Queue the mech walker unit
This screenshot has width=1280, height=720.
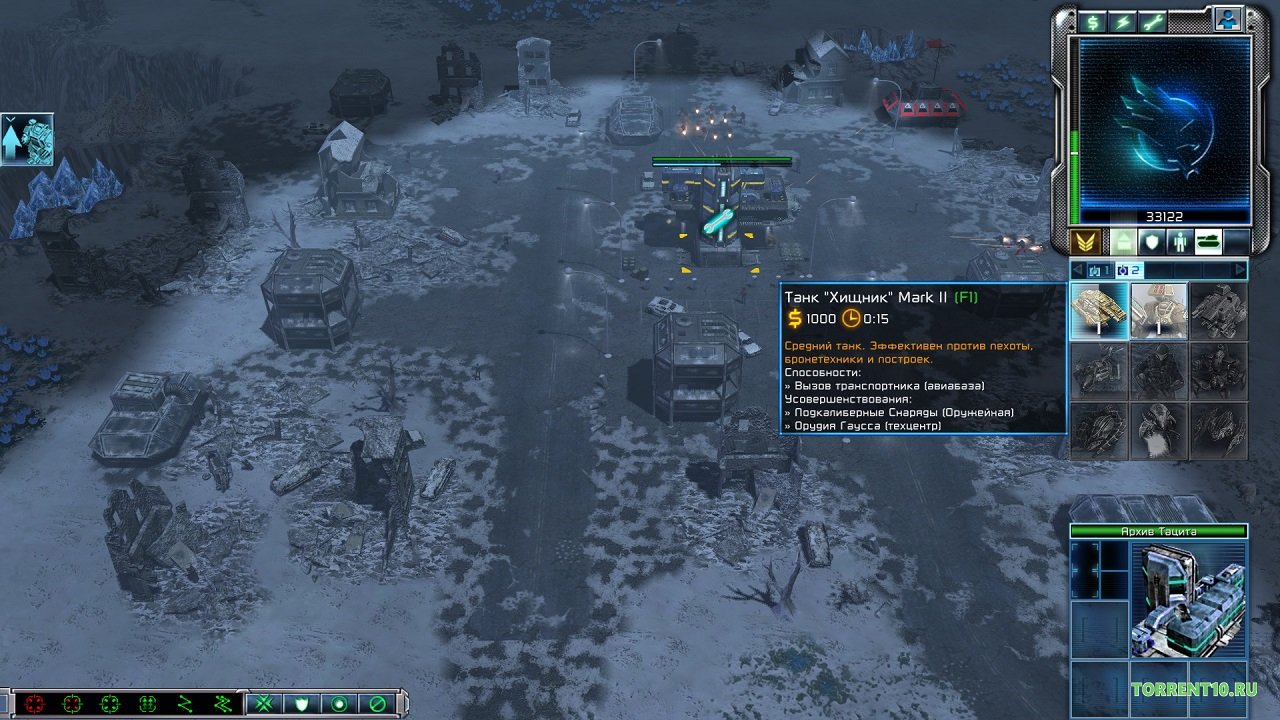[1219, 311]
